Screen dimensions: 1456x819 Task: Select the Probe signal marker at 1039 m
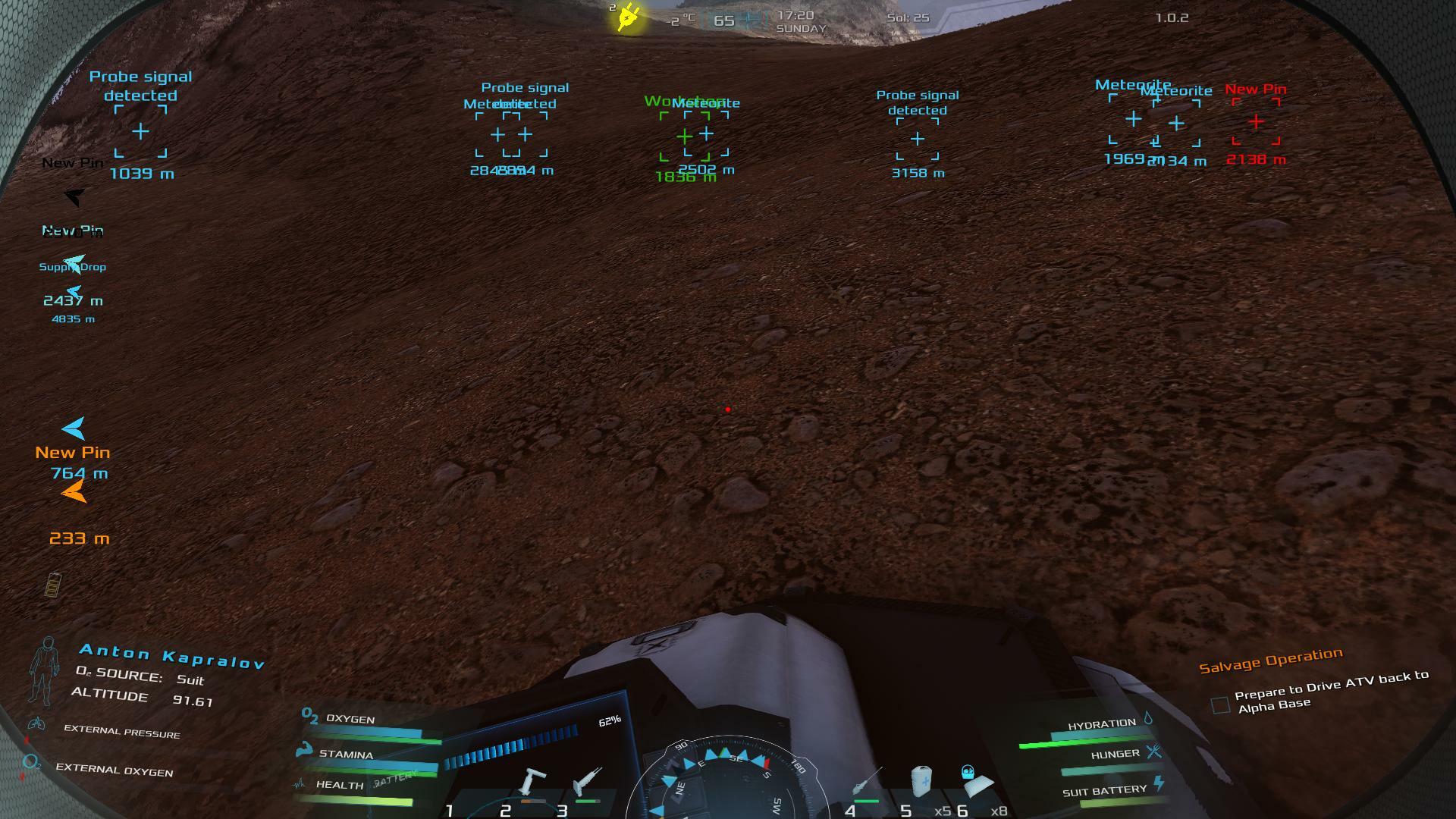point(140,132)
